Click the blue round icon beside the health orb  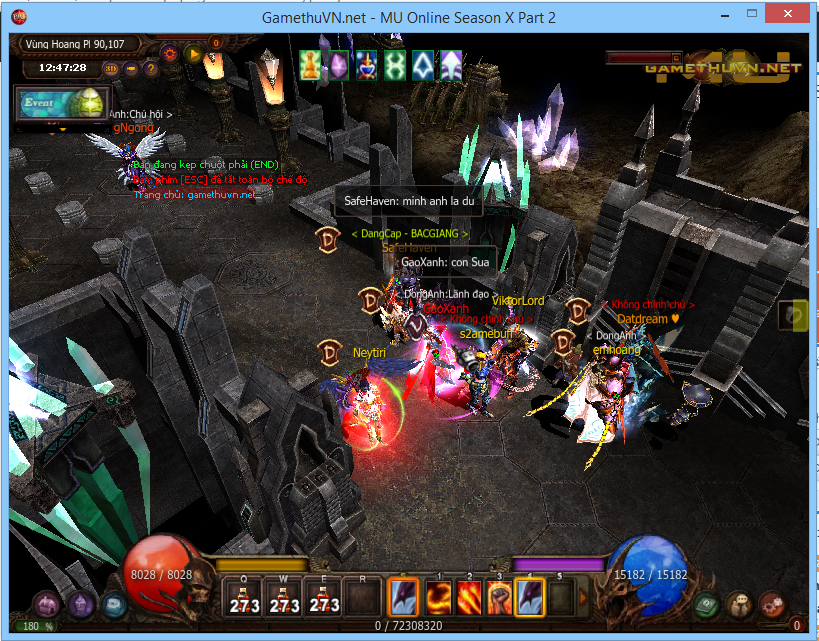coord(113,604)
